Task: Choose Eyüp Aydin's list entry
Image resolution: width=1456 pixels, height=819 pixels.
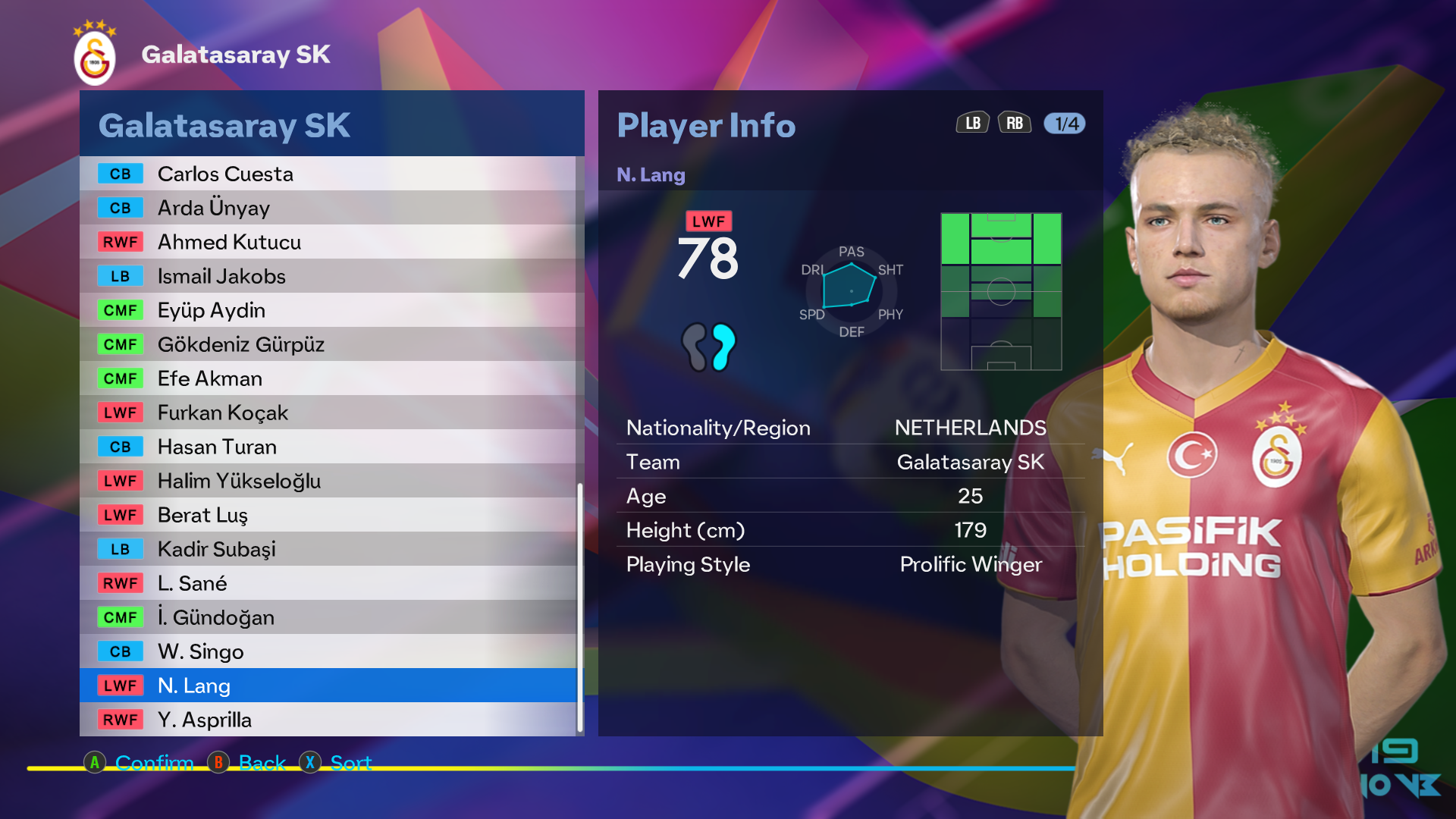Action: point(328,310)
